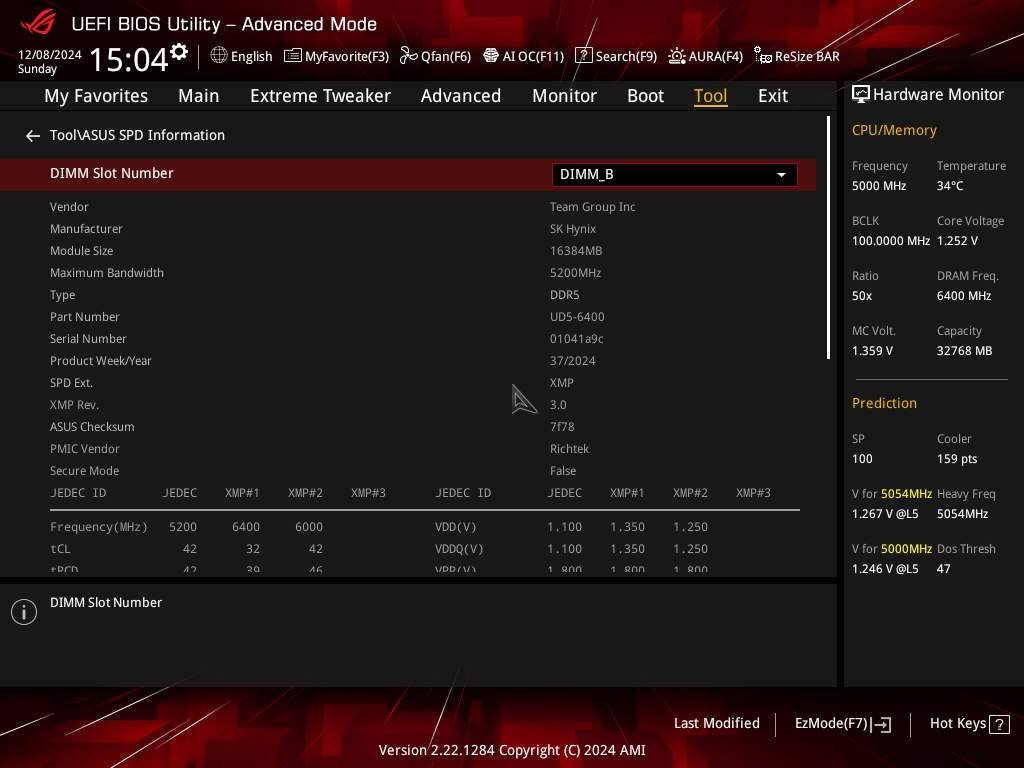Click the back arrow beside Tool\ASUS SPD Information

pyautogui.click(x=33, y=136)
